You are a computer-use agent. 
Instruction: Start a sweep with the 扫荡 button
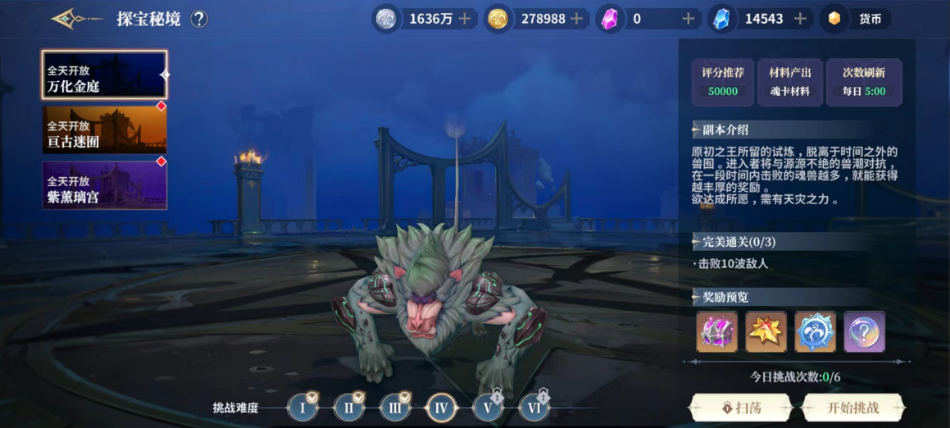click(741, 407)
